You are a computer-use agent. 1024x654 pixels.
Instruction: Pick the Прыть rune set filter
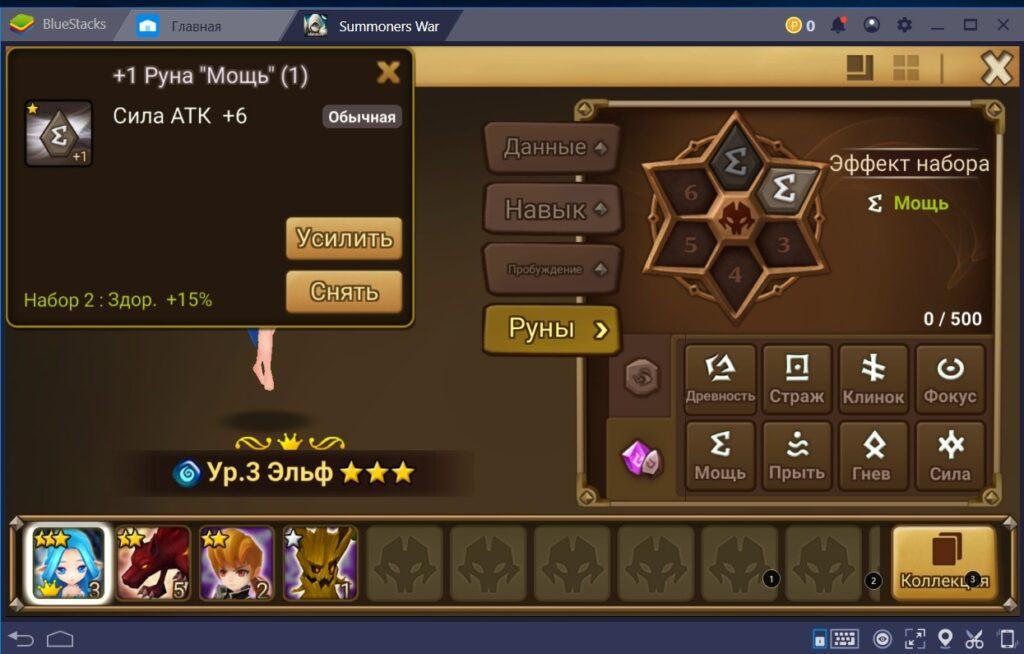tap(797, 455)
